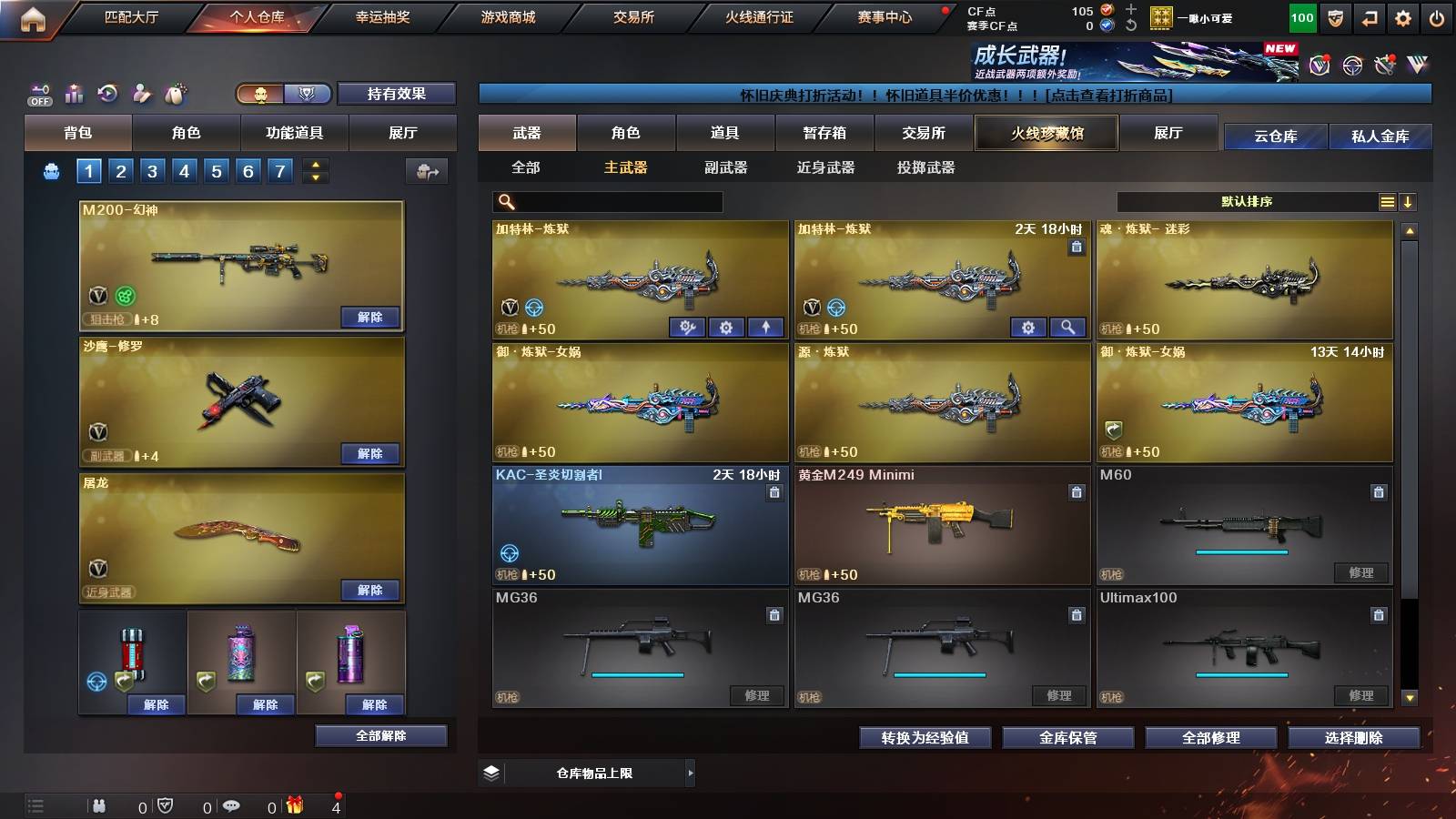The height and width of the screenshot is (819, 1456).
Task: Click the gift icon on the bottom status bar
Action: point(293,806)
